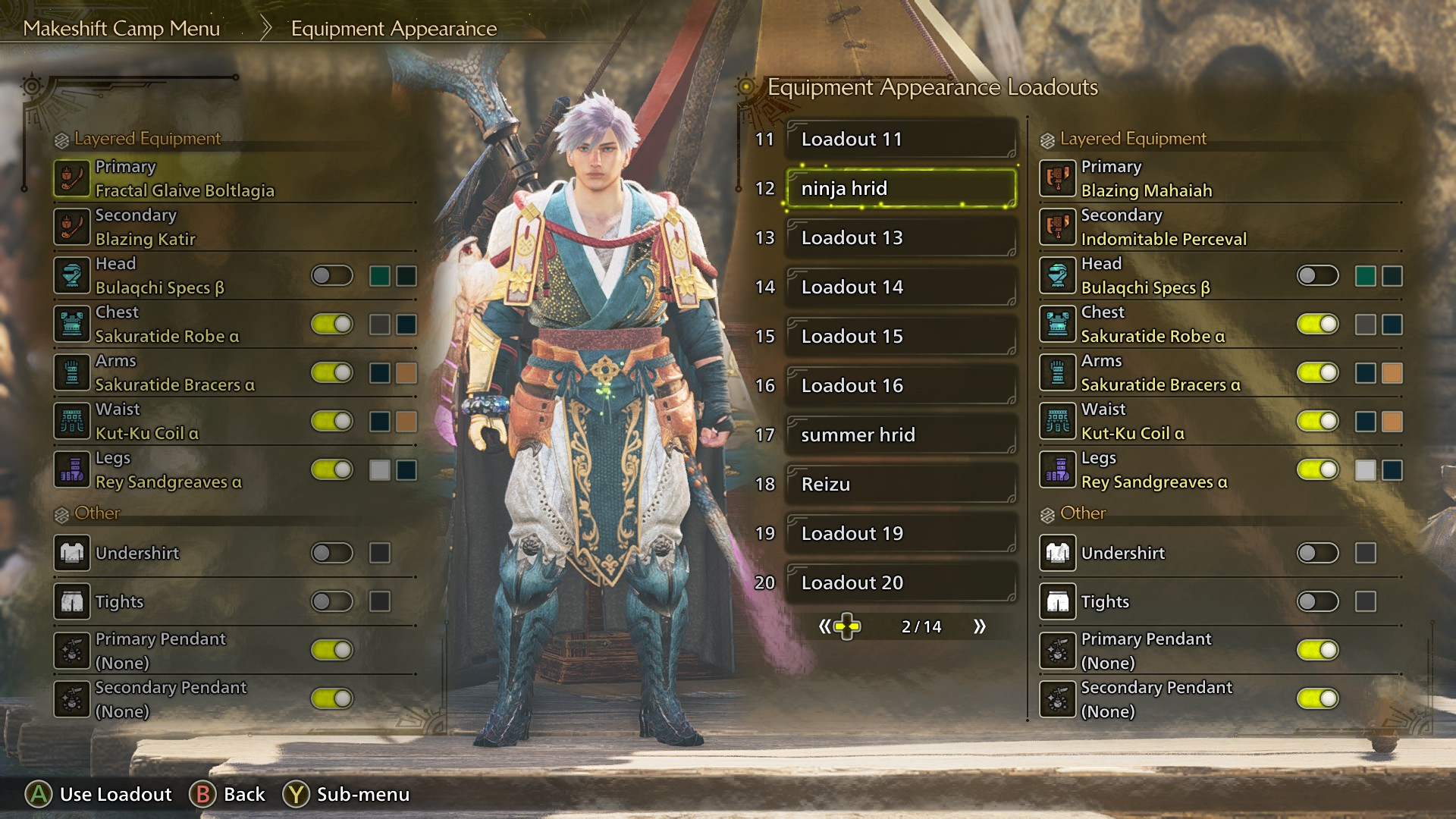Select the summer hrid loadout
The height and width of the screenshot is (819, 1456).
click(x=901, y=435)
